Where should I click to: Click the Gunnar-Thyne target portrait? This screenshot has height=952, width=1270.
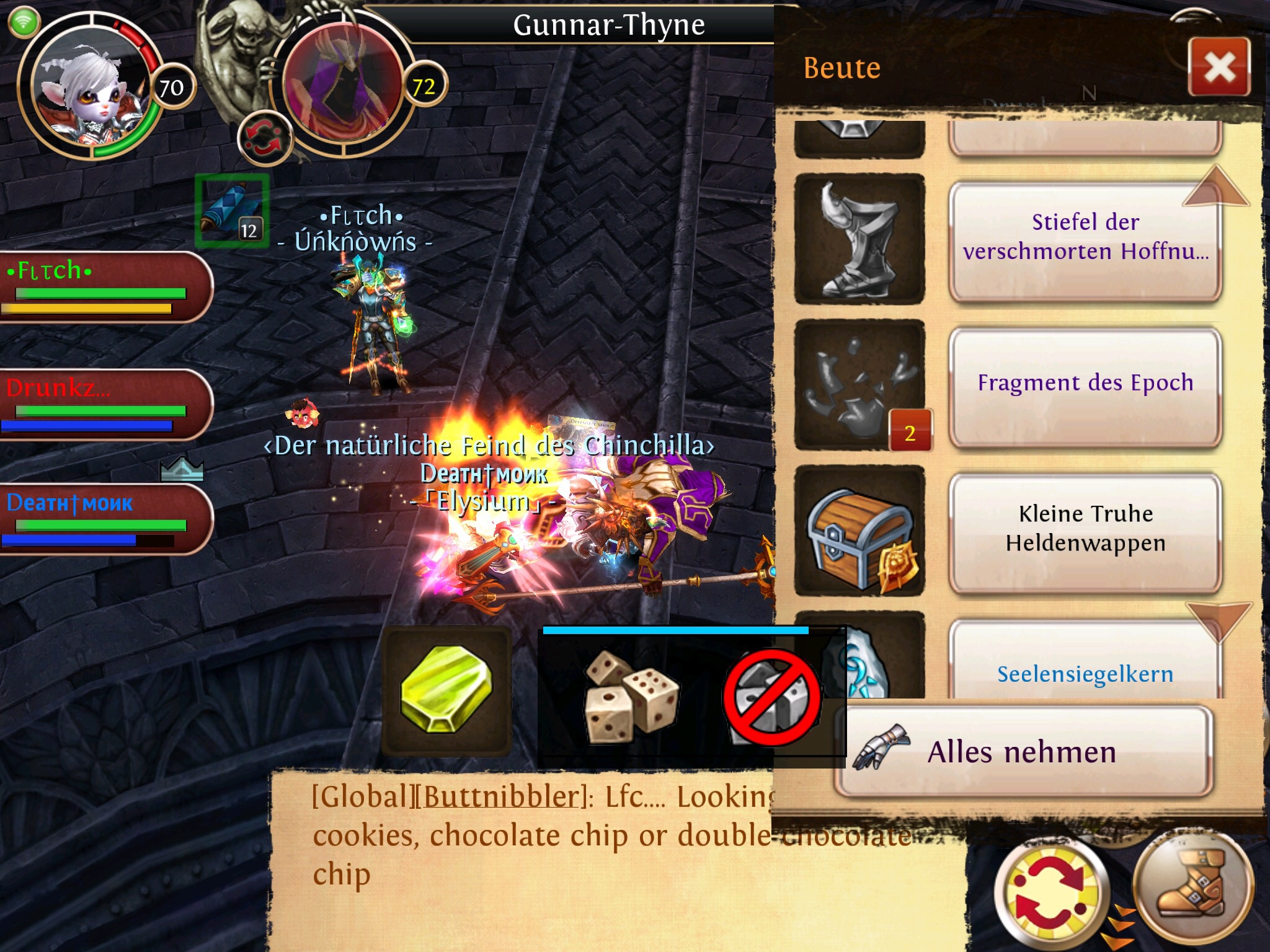(342, 87)
